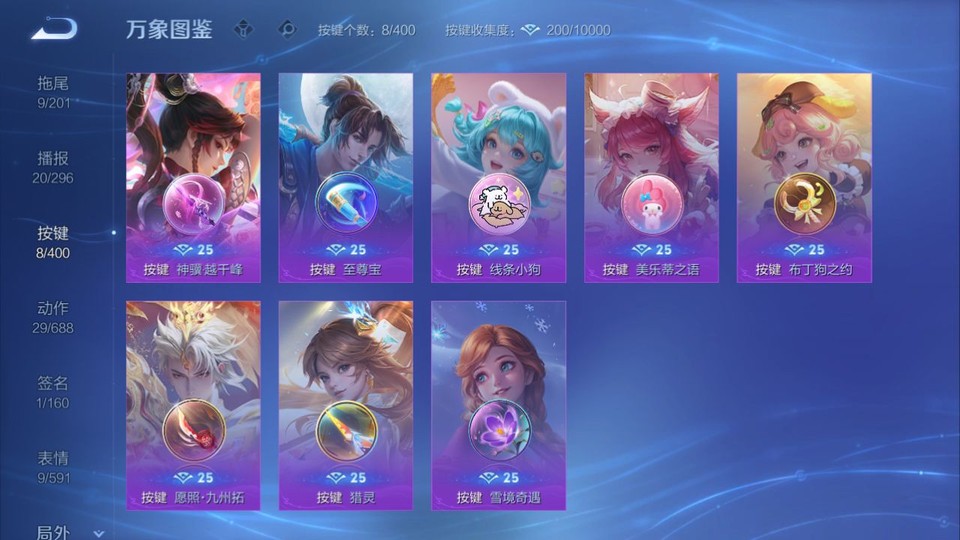The width and height of the screenshot is (960, 540).
Task: Open the 播报 category tab
Action: tap(54, 166)
